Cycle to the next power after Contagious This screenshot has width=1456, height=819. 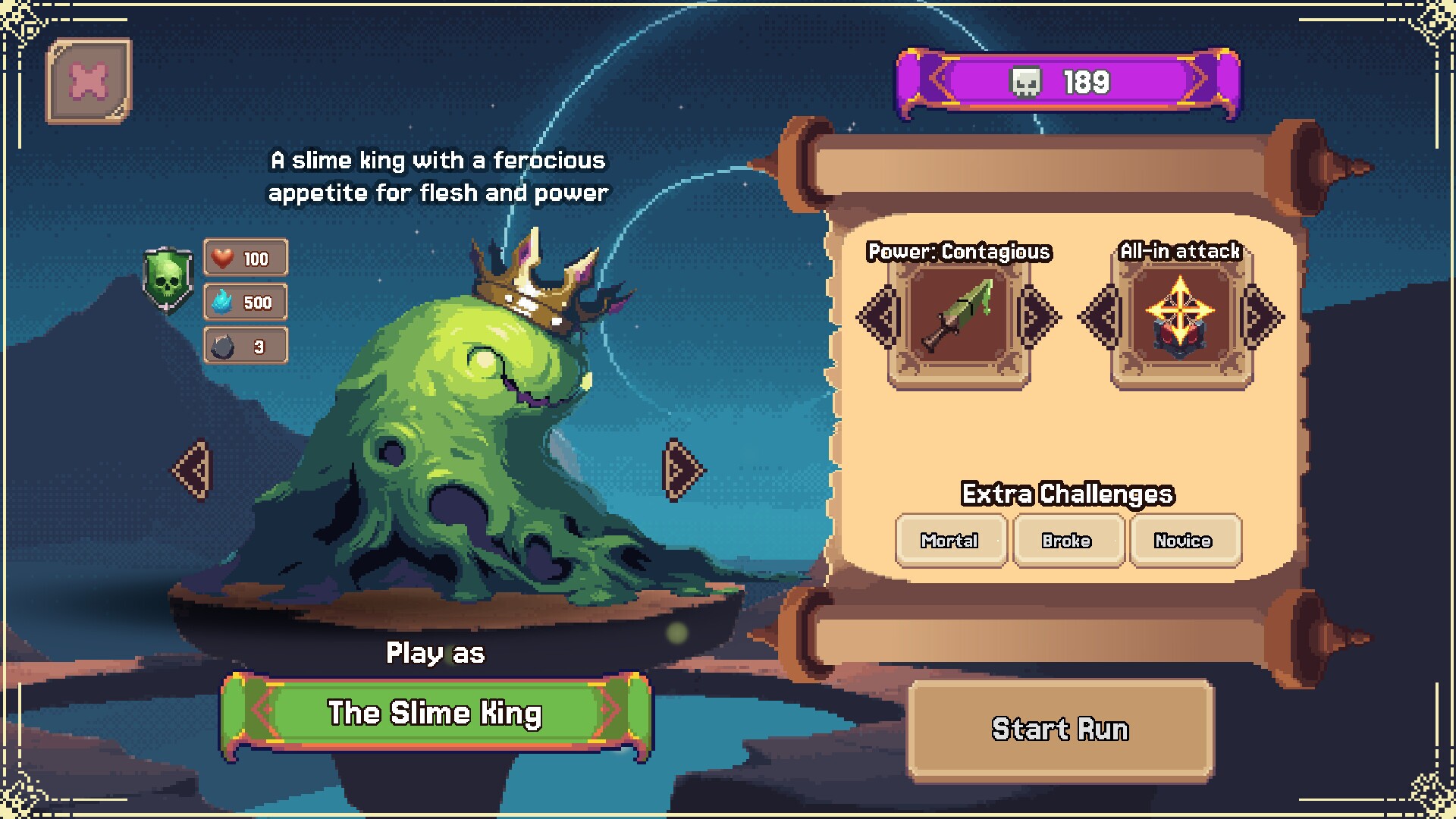point(1040,317)
